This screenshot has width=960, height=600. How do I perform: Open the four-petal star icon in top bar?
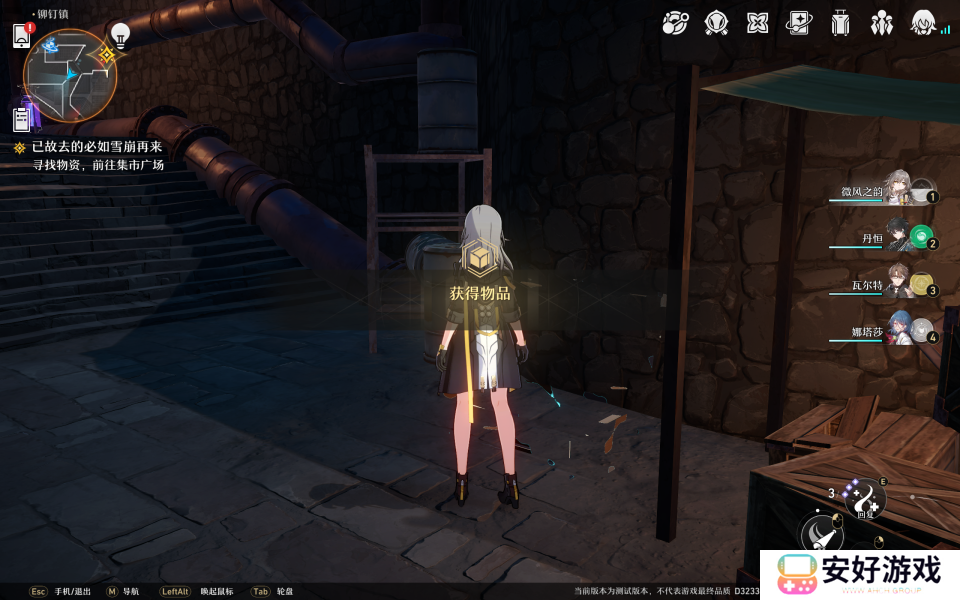[757, 23]
